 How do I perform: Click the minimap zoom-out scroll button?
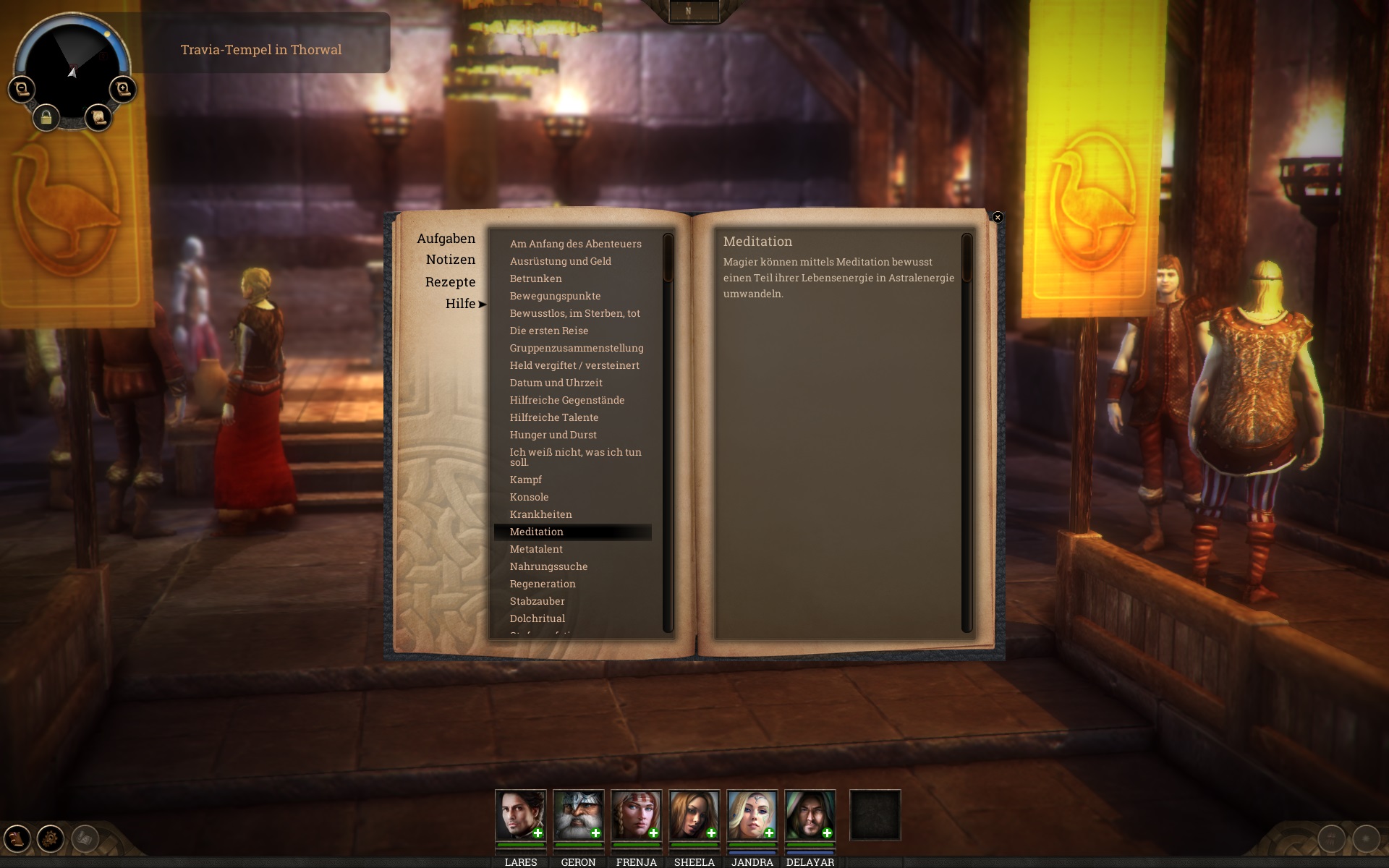(21, 89)
